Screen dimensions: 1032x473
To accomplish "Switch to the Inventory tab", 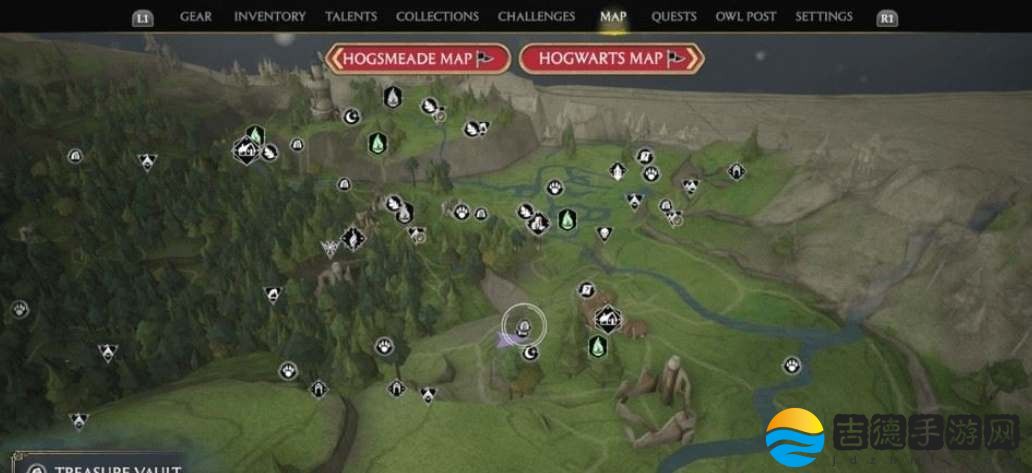I will coord(269,17).
